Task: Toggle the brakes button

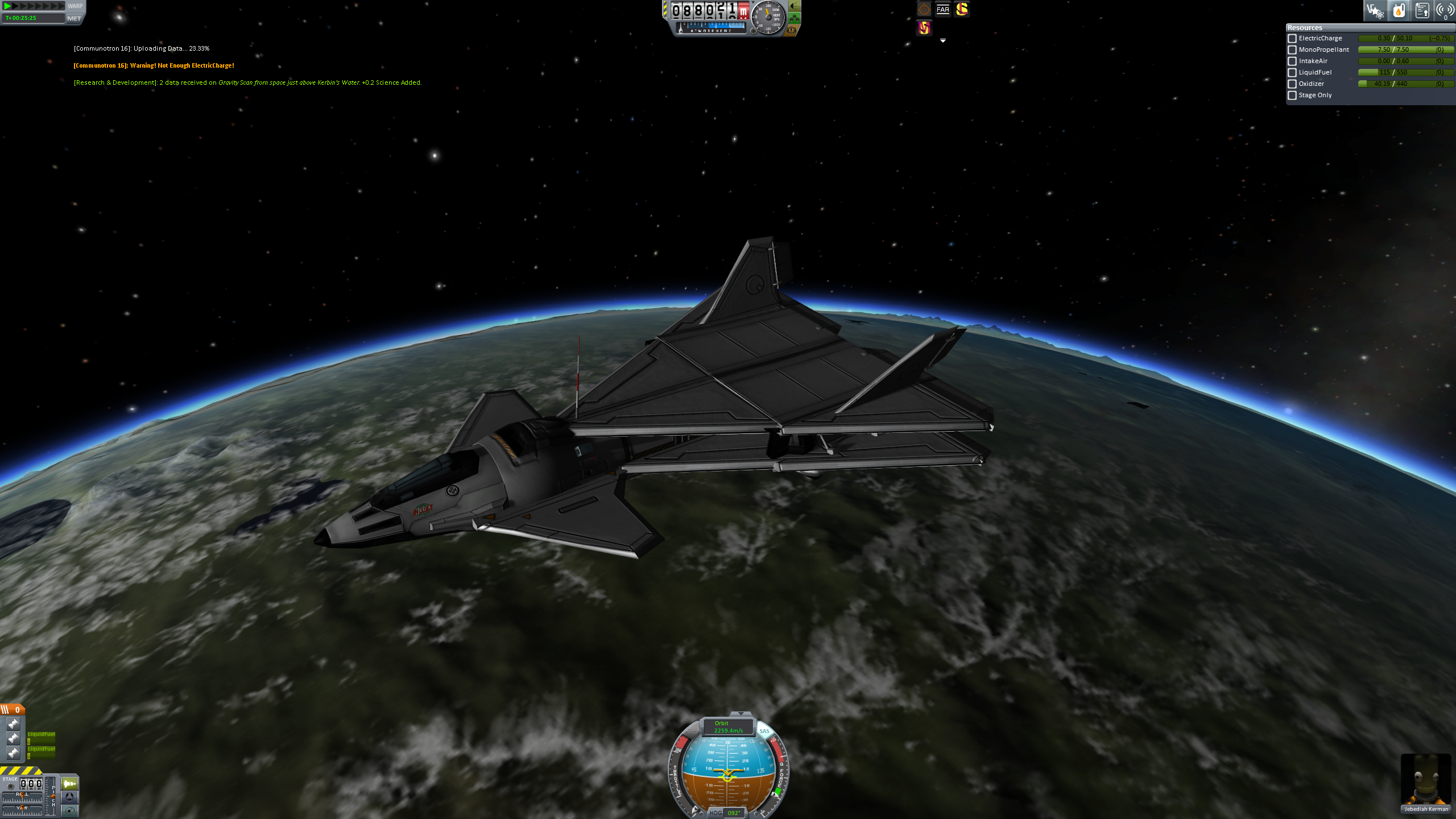Action: [x=791, y=30]
